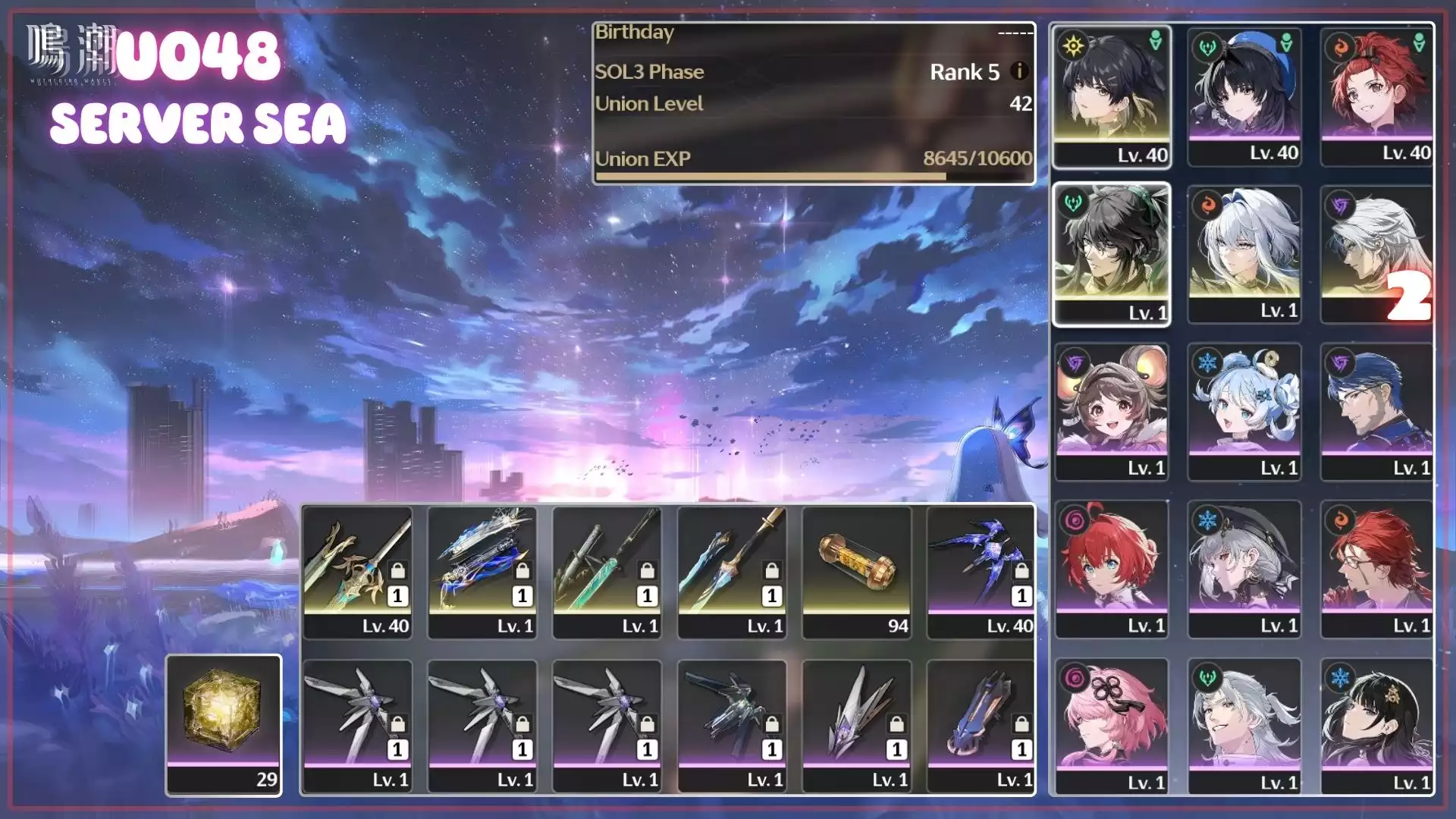Select the light-blue-haired Glacio girl portrait
The height and width of the screenshot is (819, 1456).
click(x=1244, y=410)
